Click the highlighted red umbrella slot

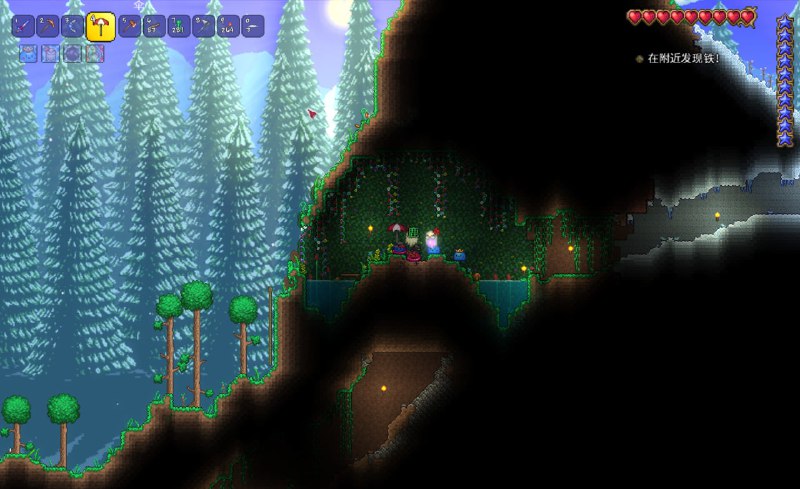[x=100, y=26]
